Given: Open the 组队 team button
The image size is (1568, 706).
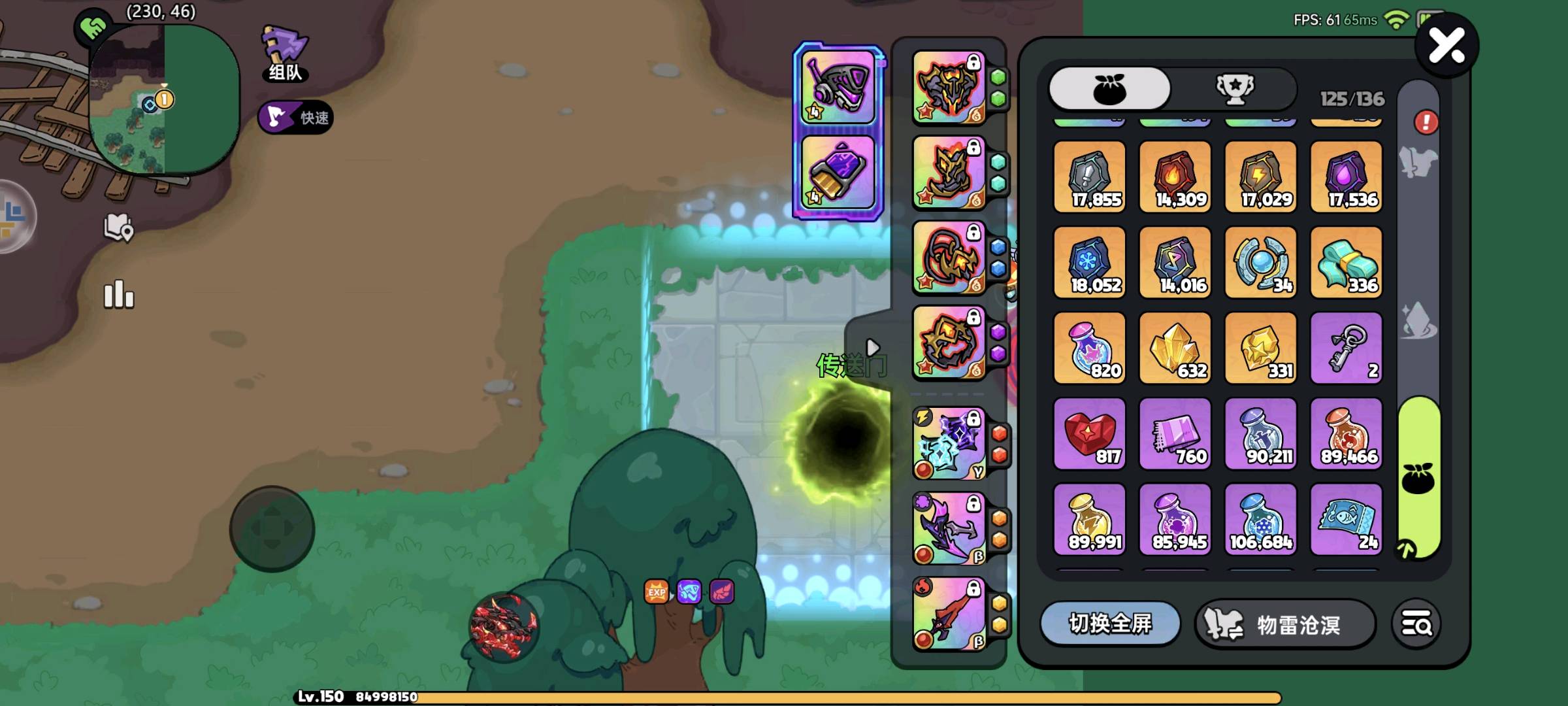Looking at the screenshot, I should coord(286,54).
